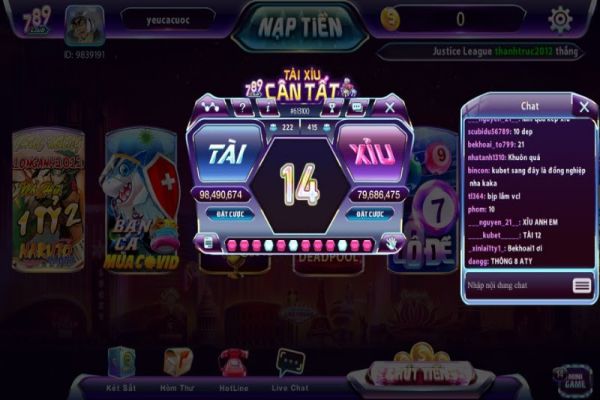Click the chat message input field
600x400 pixels.
coord(517,285)
